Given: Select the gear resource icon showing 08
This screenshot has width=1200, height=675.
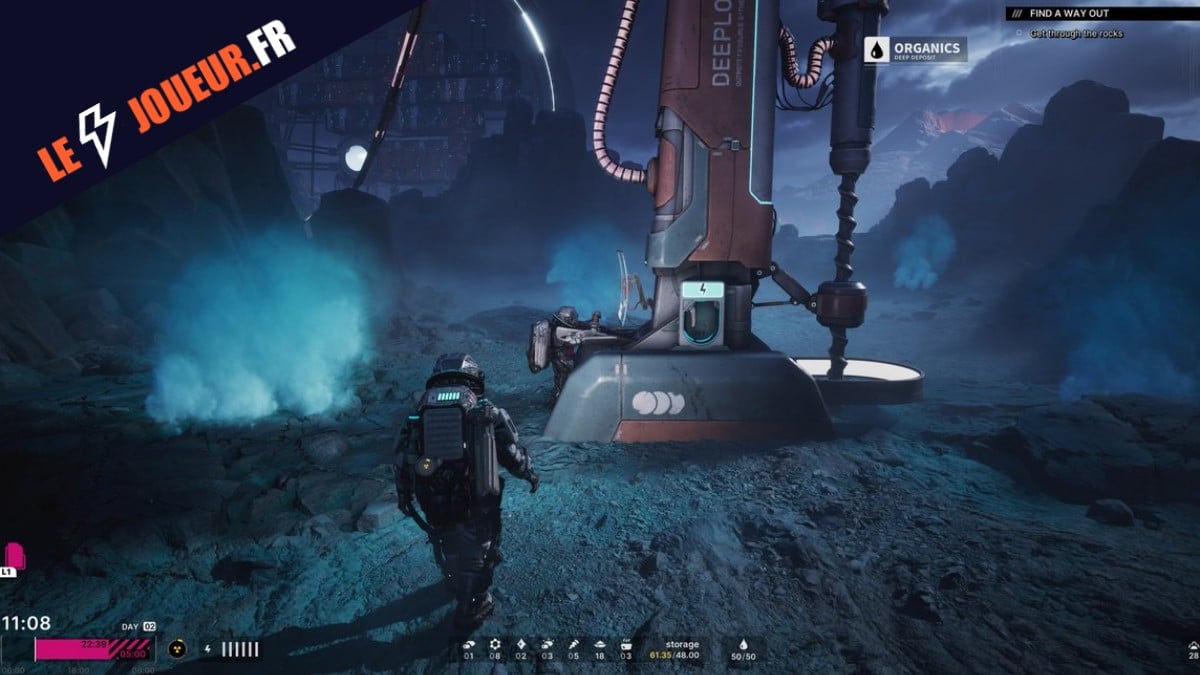Looking at the screenshot, I should click(495, 645).
